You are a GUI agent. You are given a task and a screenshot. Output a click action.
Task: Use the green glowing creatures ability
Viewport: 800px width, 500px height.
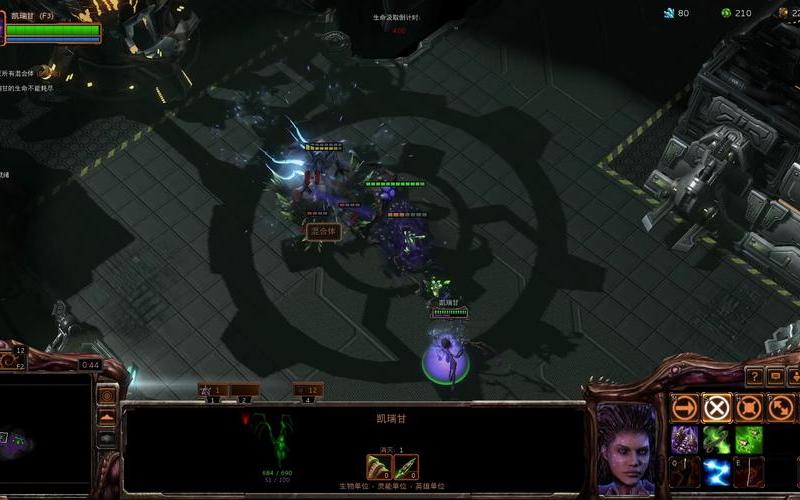[748, 439]
